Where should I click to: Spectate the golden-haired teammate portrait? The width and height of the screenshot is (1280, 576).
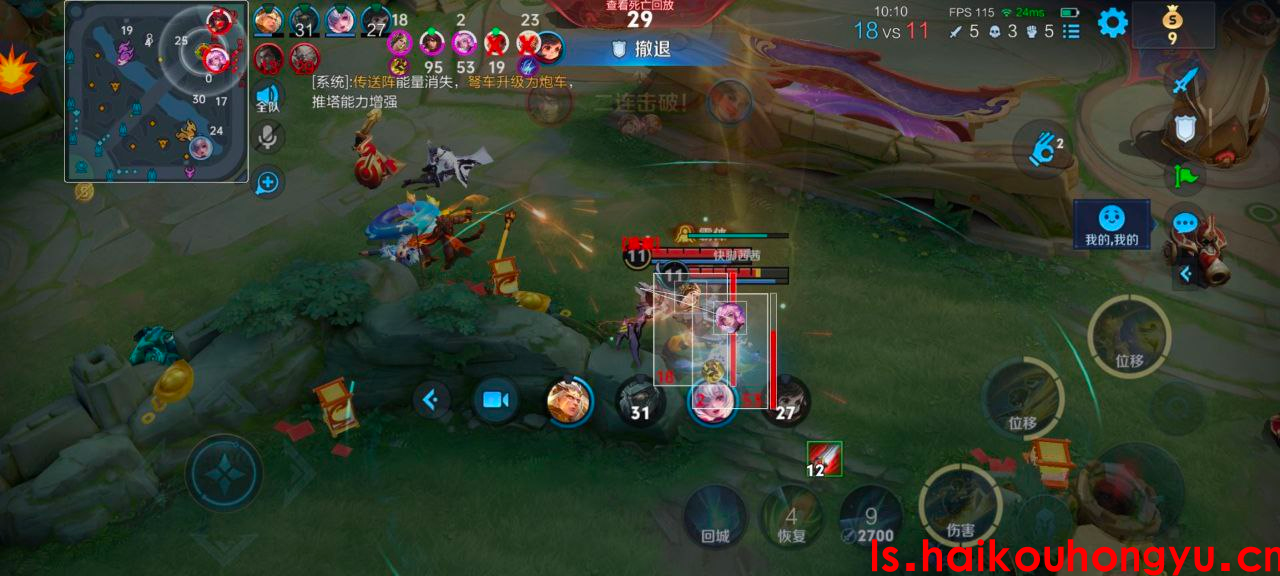569,401
